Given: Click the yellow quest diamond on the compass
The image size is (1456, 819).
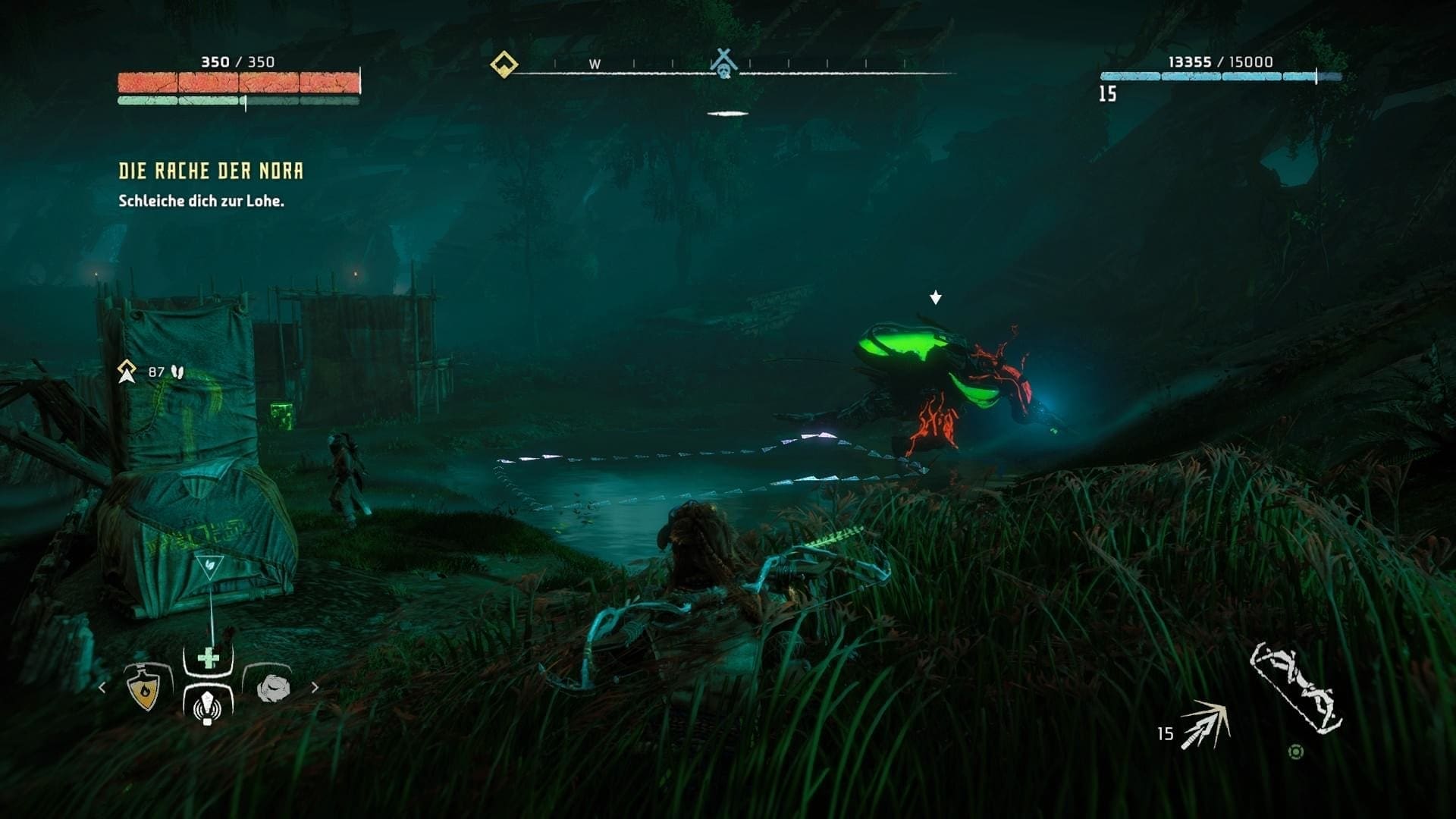Looking at the screenshot, I should pyautogui.click(x=504, y=64).
